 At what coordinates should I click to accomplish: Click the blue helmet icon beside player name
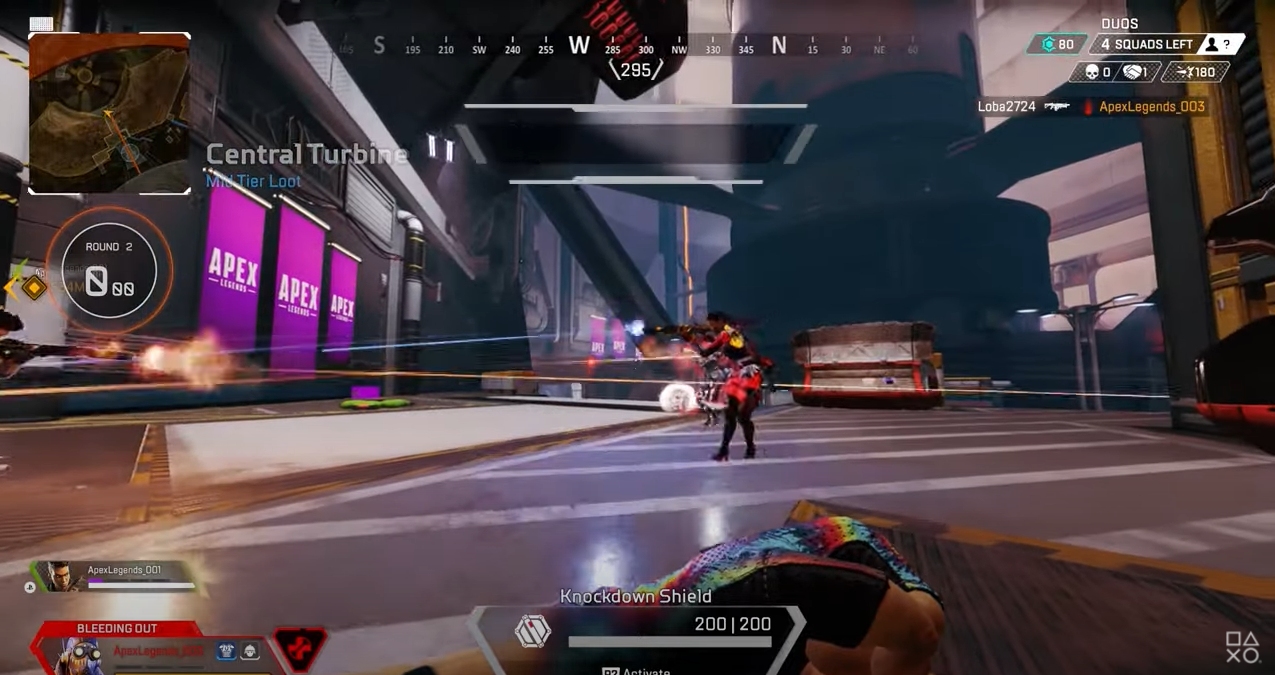coord(227,652)
